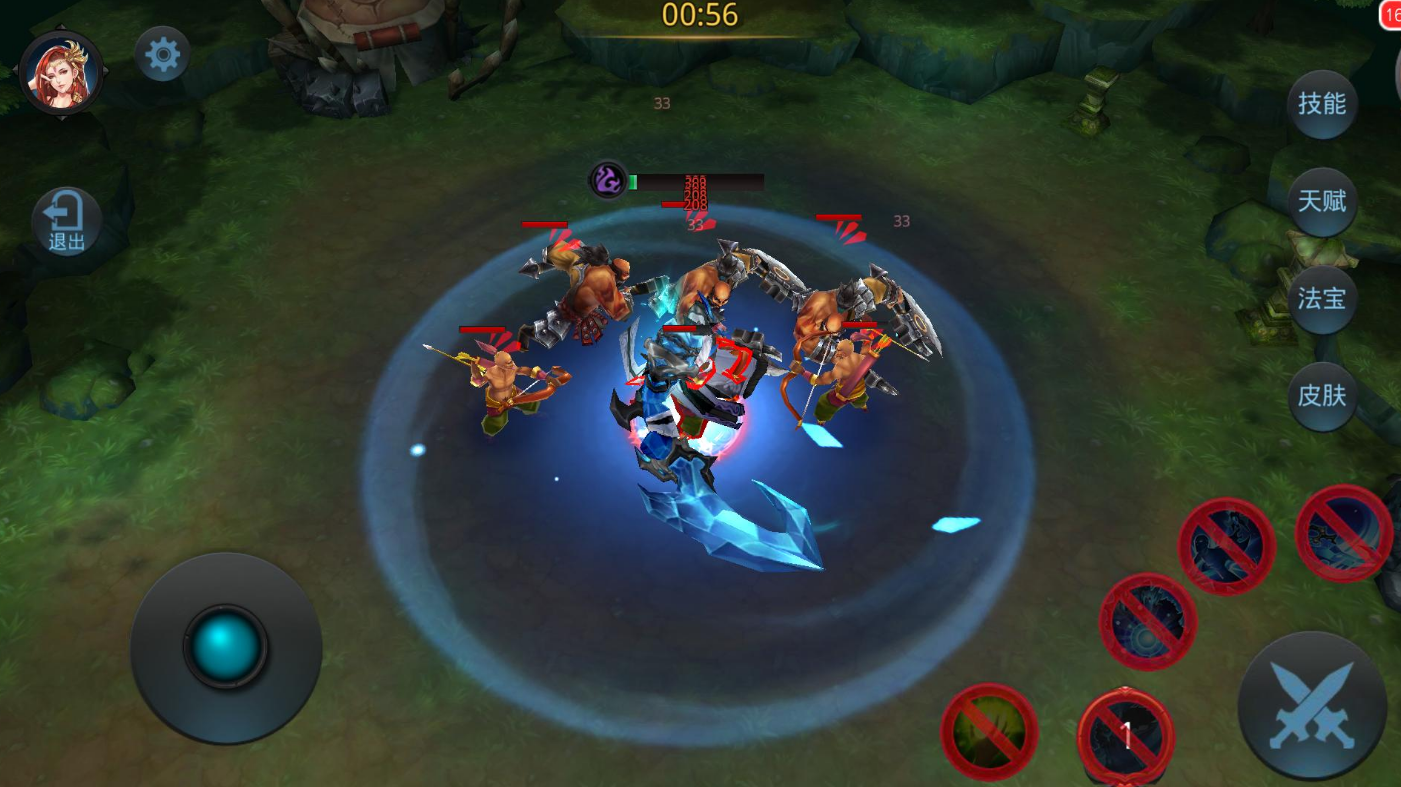Choose the 皮肤 skins button
Screen dimensions: 1401x787
[1321, 396]
